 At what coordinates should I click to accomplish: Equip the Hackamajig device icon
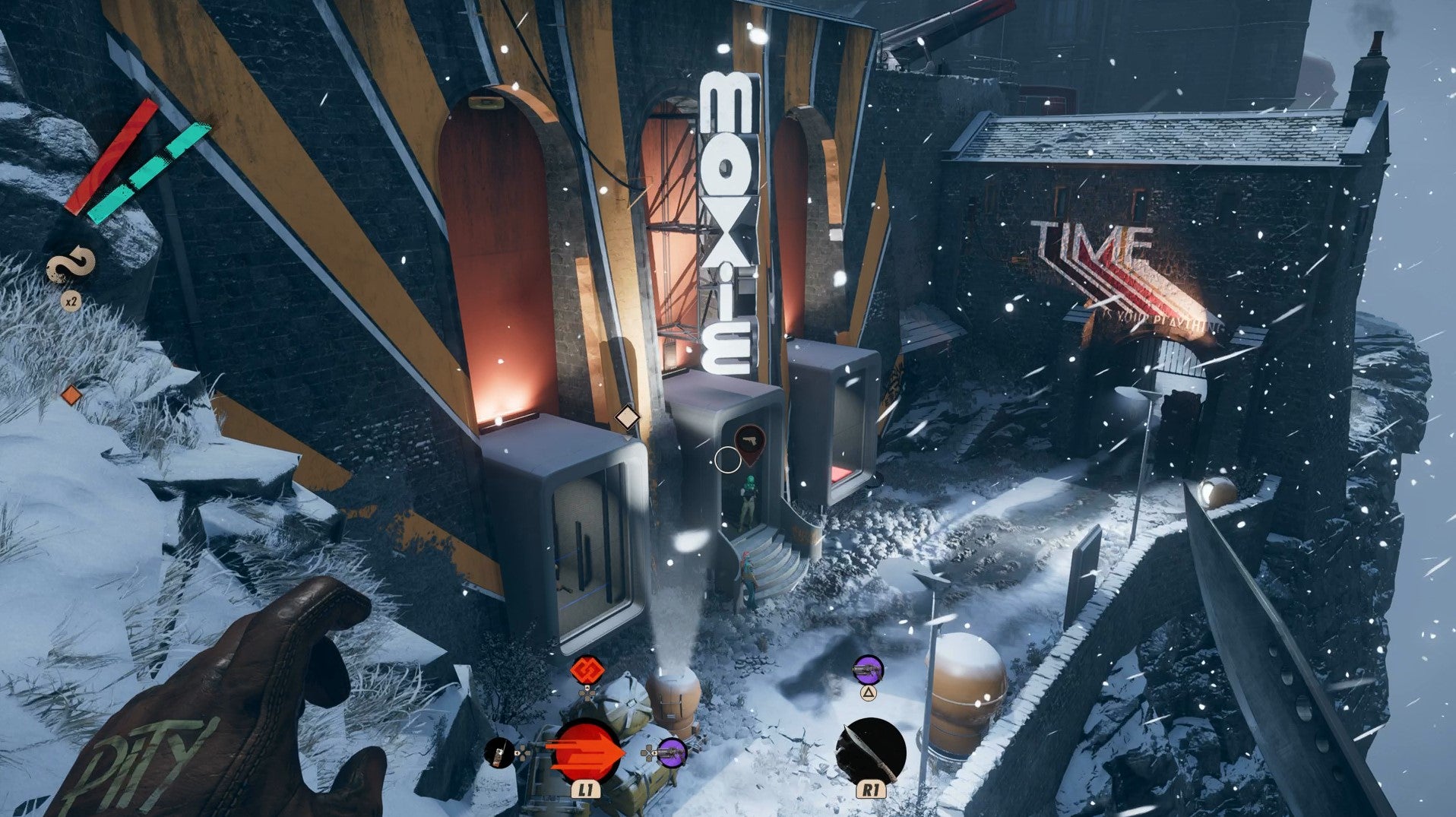click(x=499, y=752)
